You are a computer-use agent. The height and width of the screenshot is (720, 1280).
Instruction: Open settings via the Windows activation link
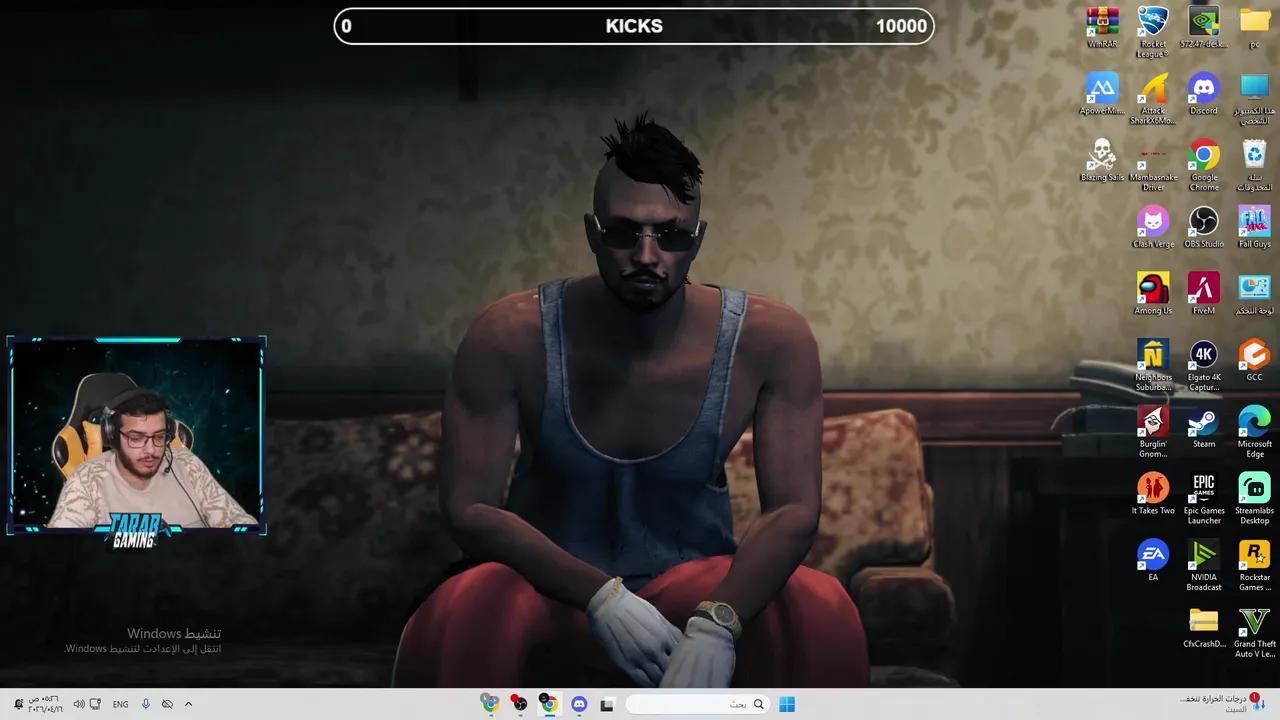pos(144,648)
